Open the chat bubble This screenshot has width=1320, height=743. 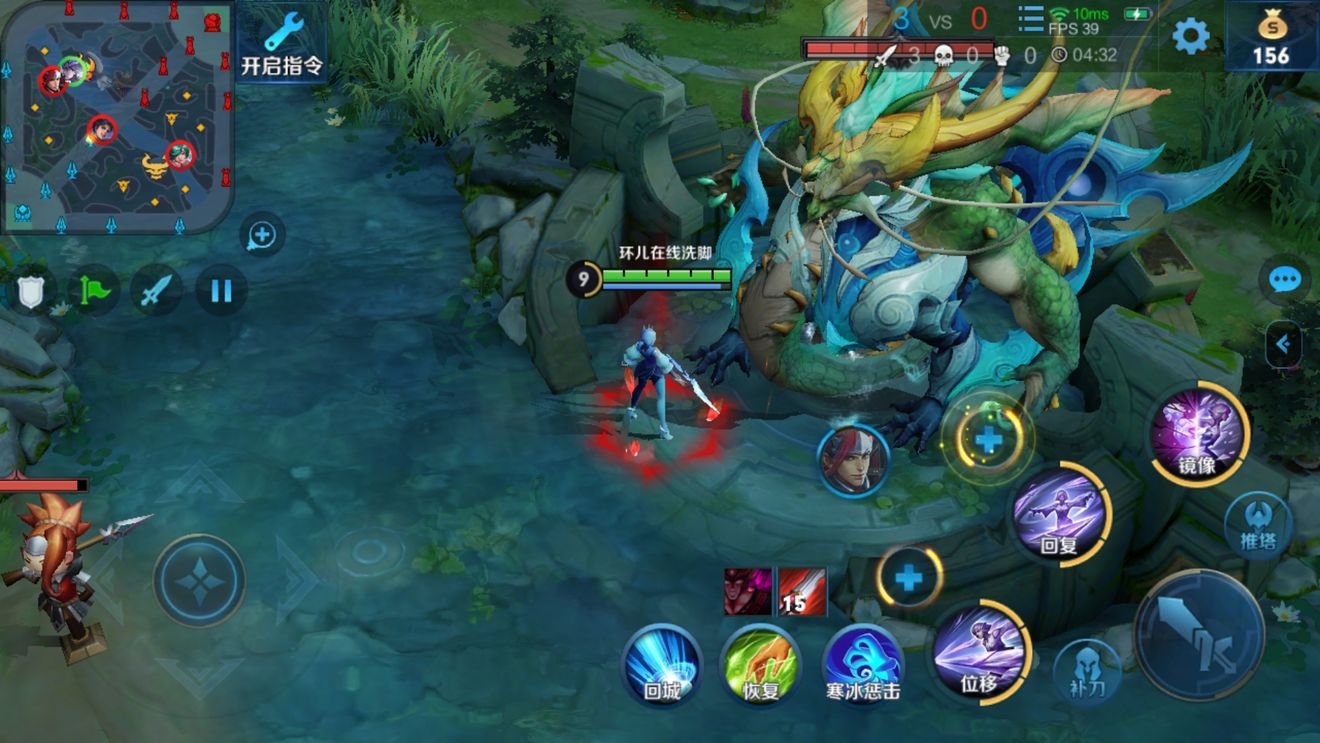[x=1284, y=280]
